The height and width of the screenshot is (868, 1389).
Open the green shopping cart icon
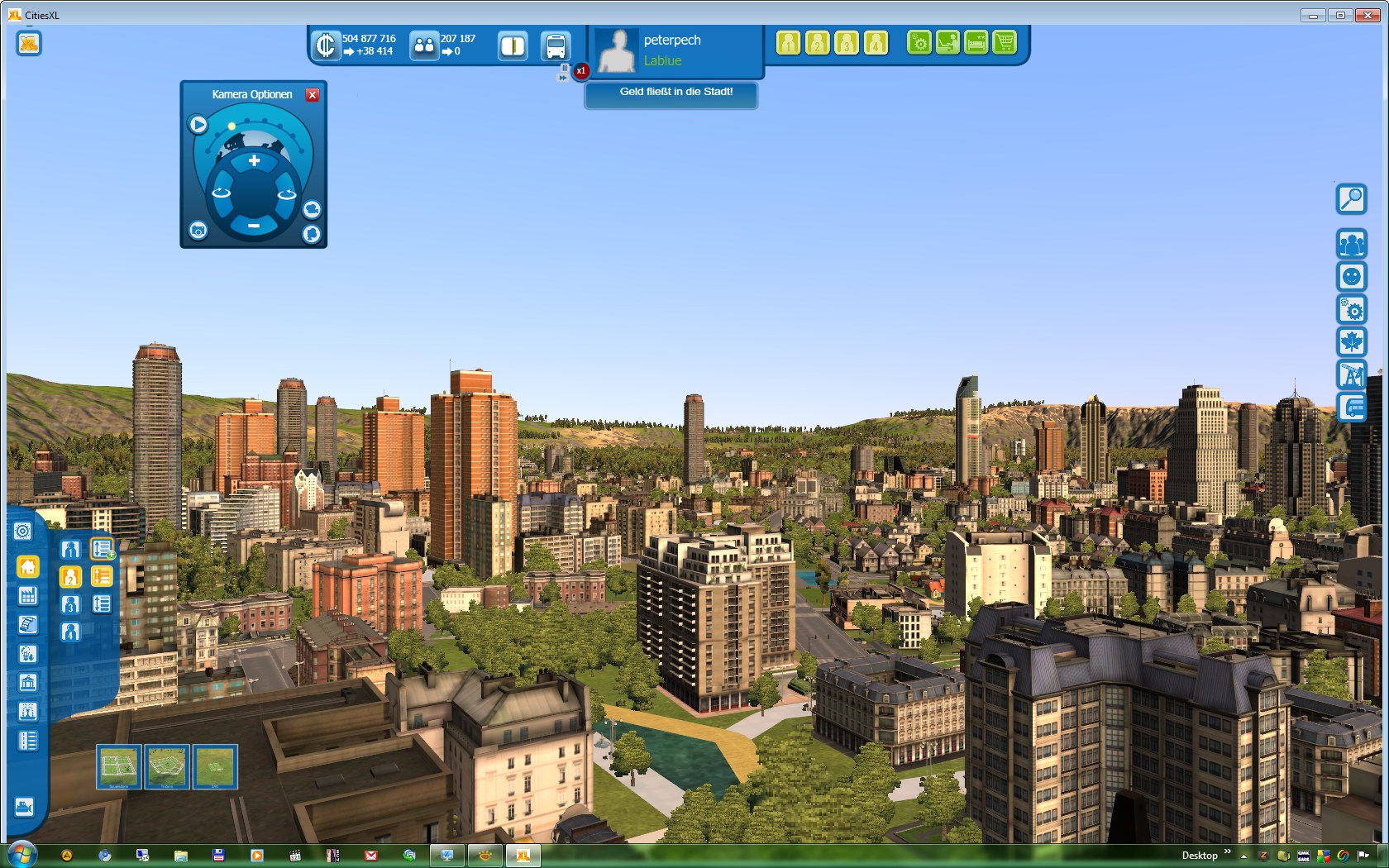click(x=1005, y=42)
